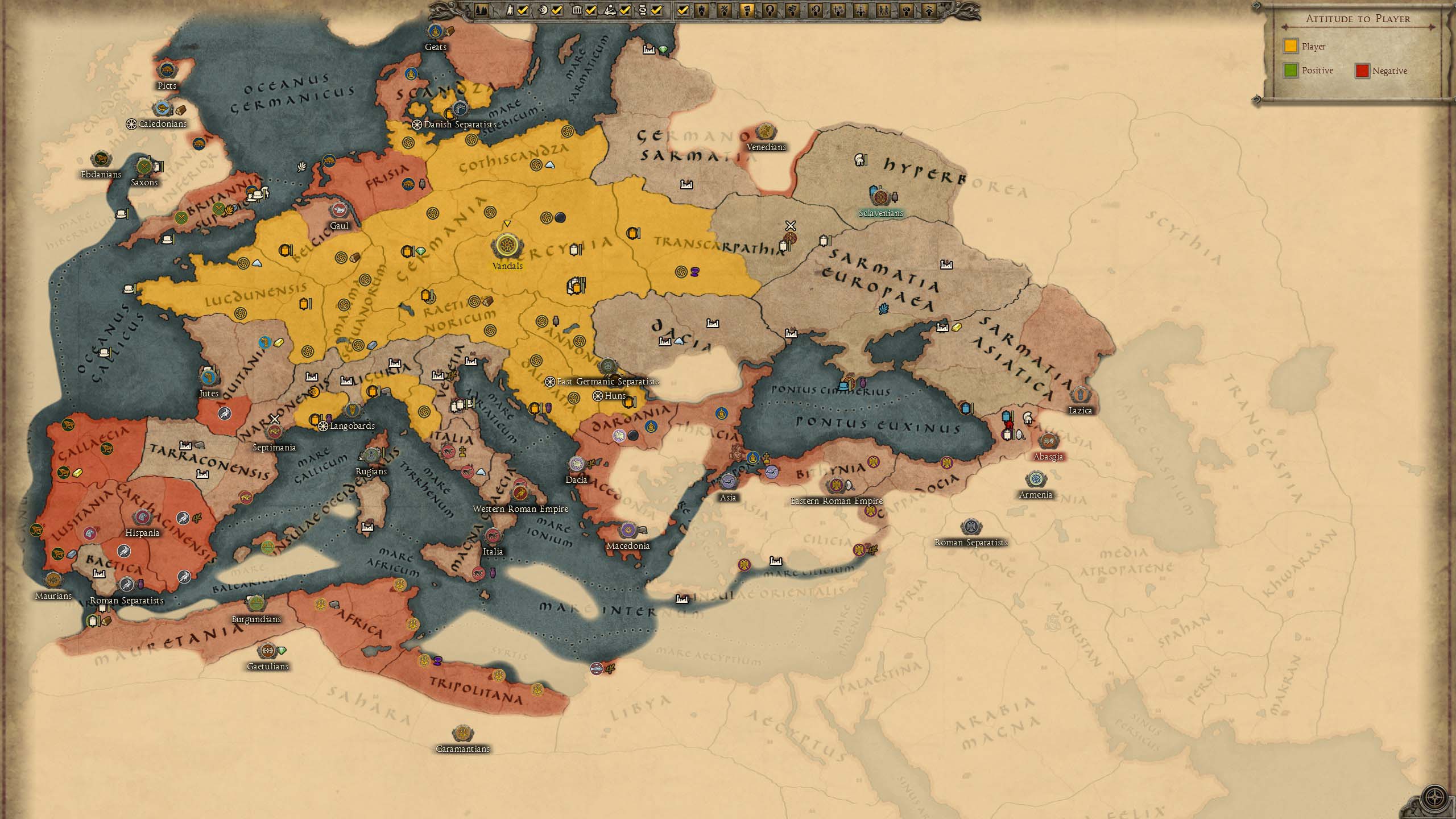Select the Sclavenians faction marker
1456x819 pixels.
[880, 197]
